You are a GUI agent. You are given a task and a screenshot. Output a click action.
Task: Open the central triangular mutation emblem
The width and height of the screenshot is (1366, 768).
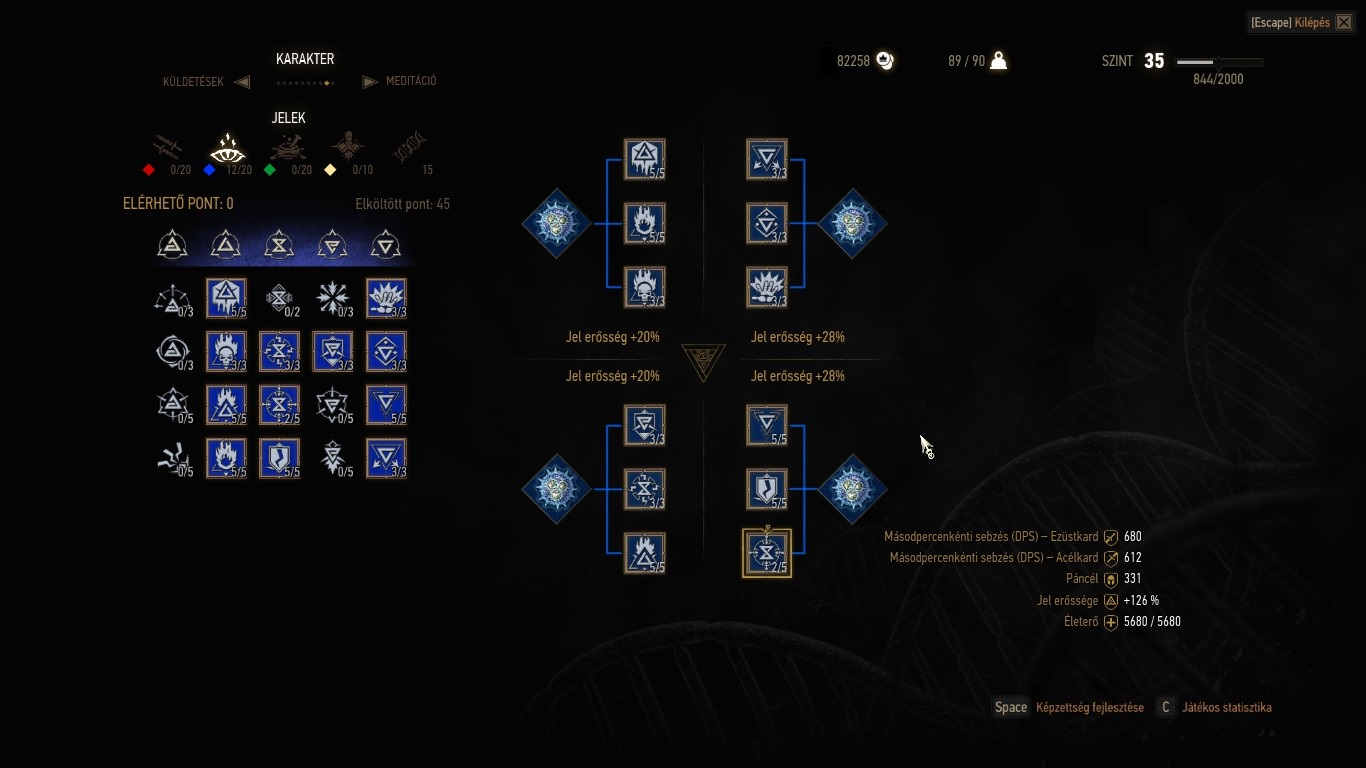[703, 361]
